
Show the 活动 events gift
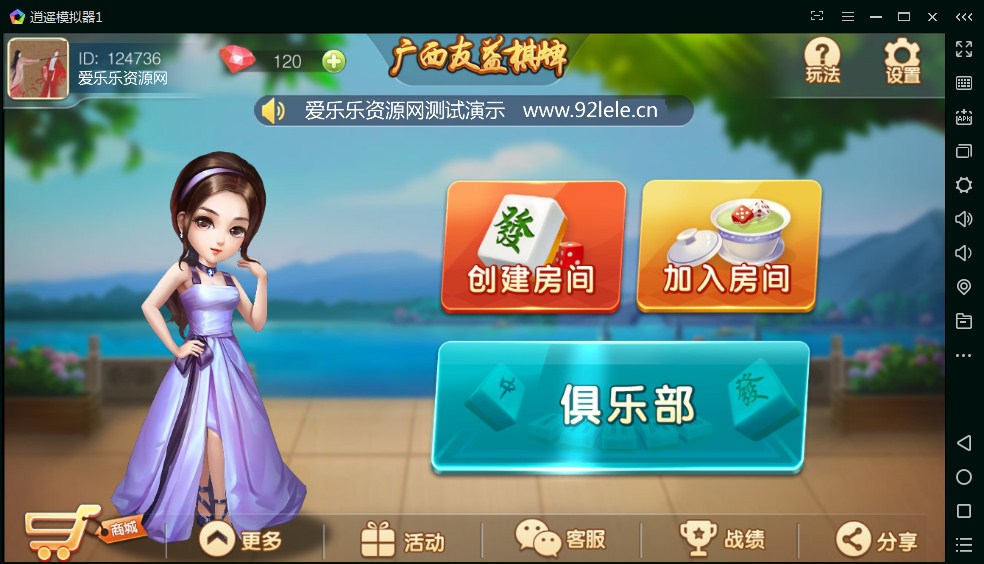tap(402, 540)
